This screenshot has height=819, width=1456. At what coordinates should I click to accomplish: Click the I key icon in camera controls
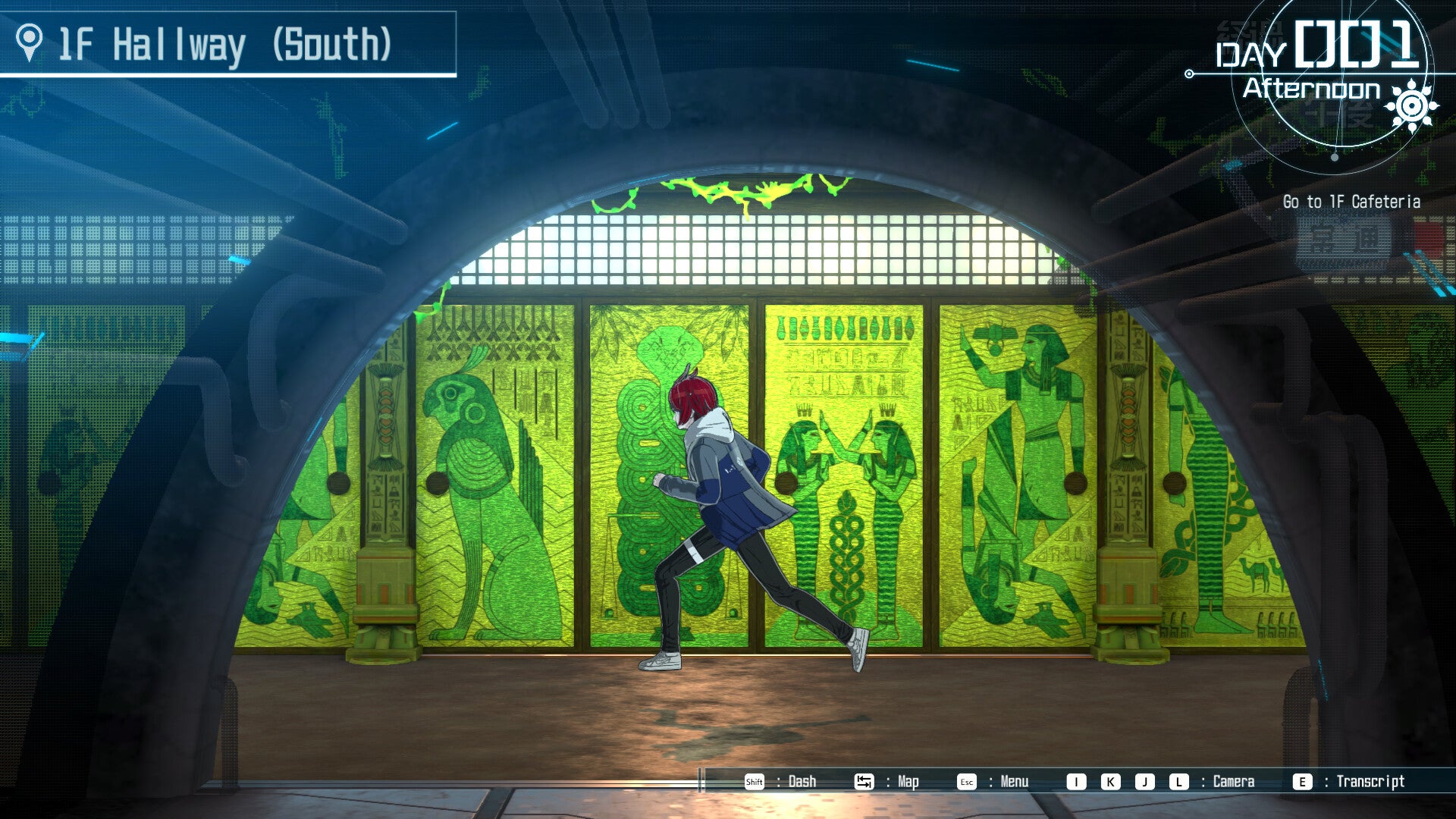(1075, 781)
